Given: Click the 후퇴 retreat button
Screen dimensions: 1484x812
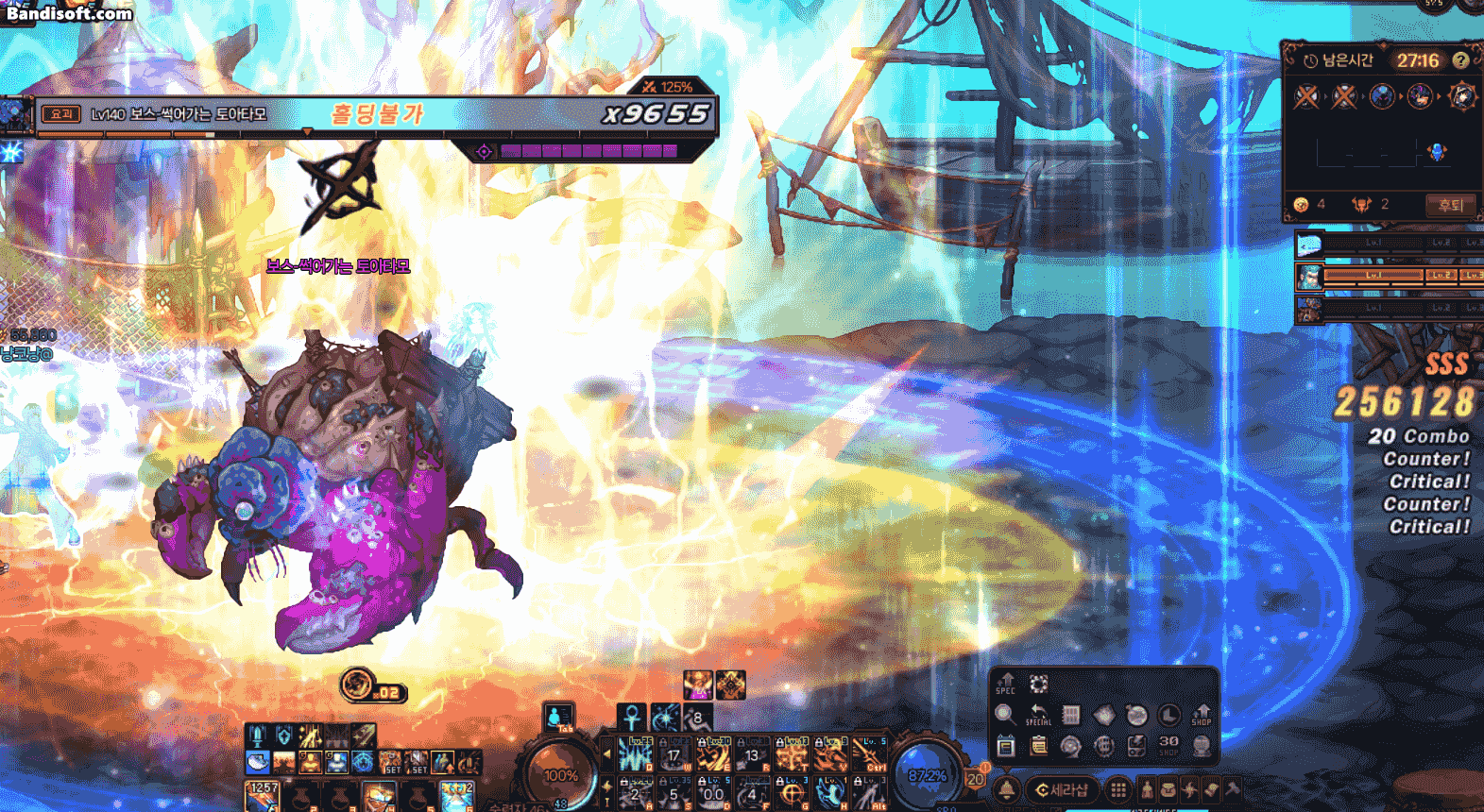Looking at the screenshot, I should point(1450,205).
